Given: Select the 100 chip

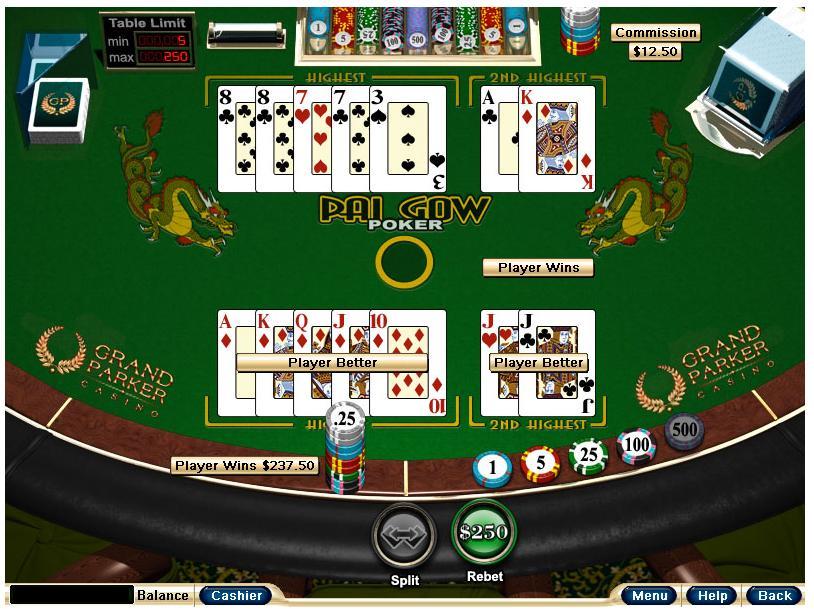Looking at the screenshot, I should 636,445.
